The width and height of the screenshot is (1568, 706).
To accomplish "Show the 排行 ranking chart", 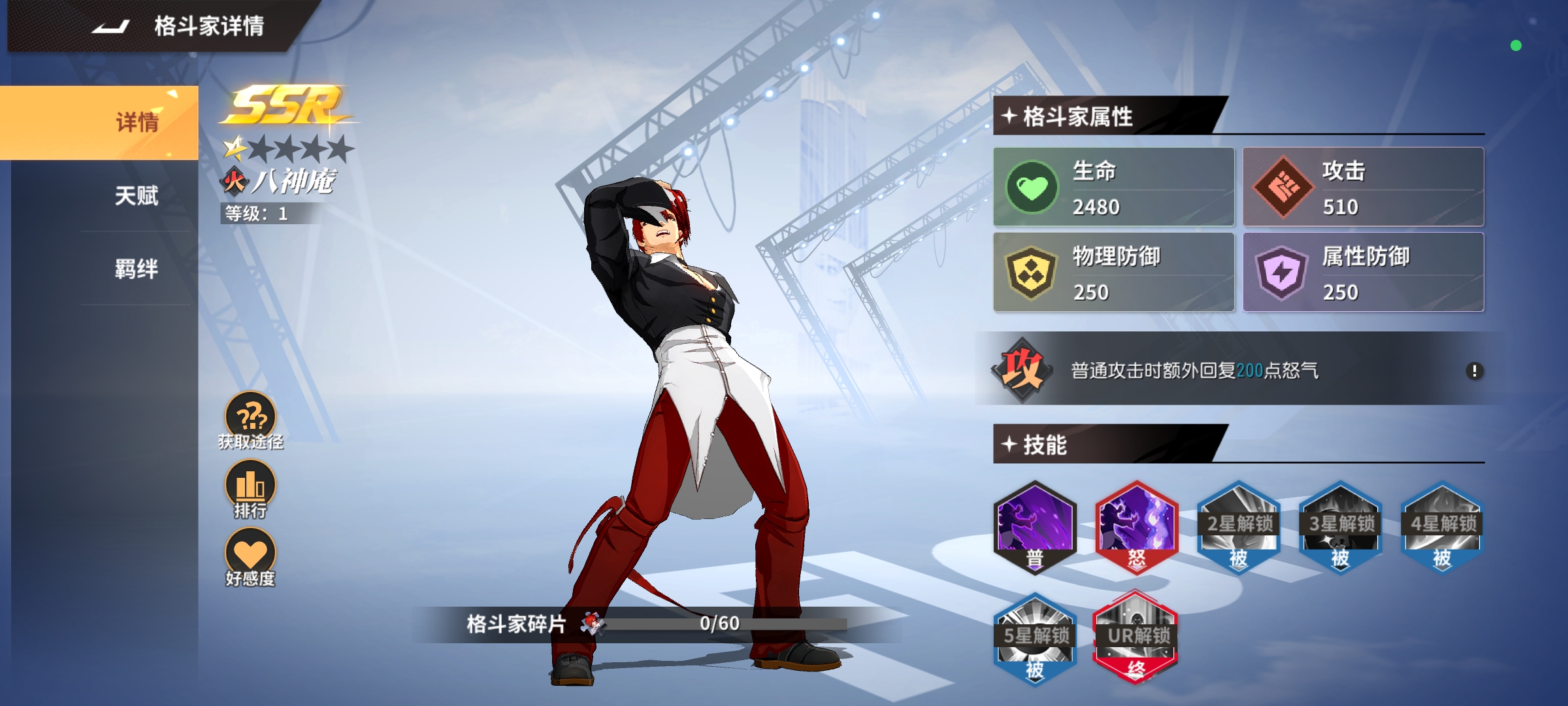I will pos(251,488).
